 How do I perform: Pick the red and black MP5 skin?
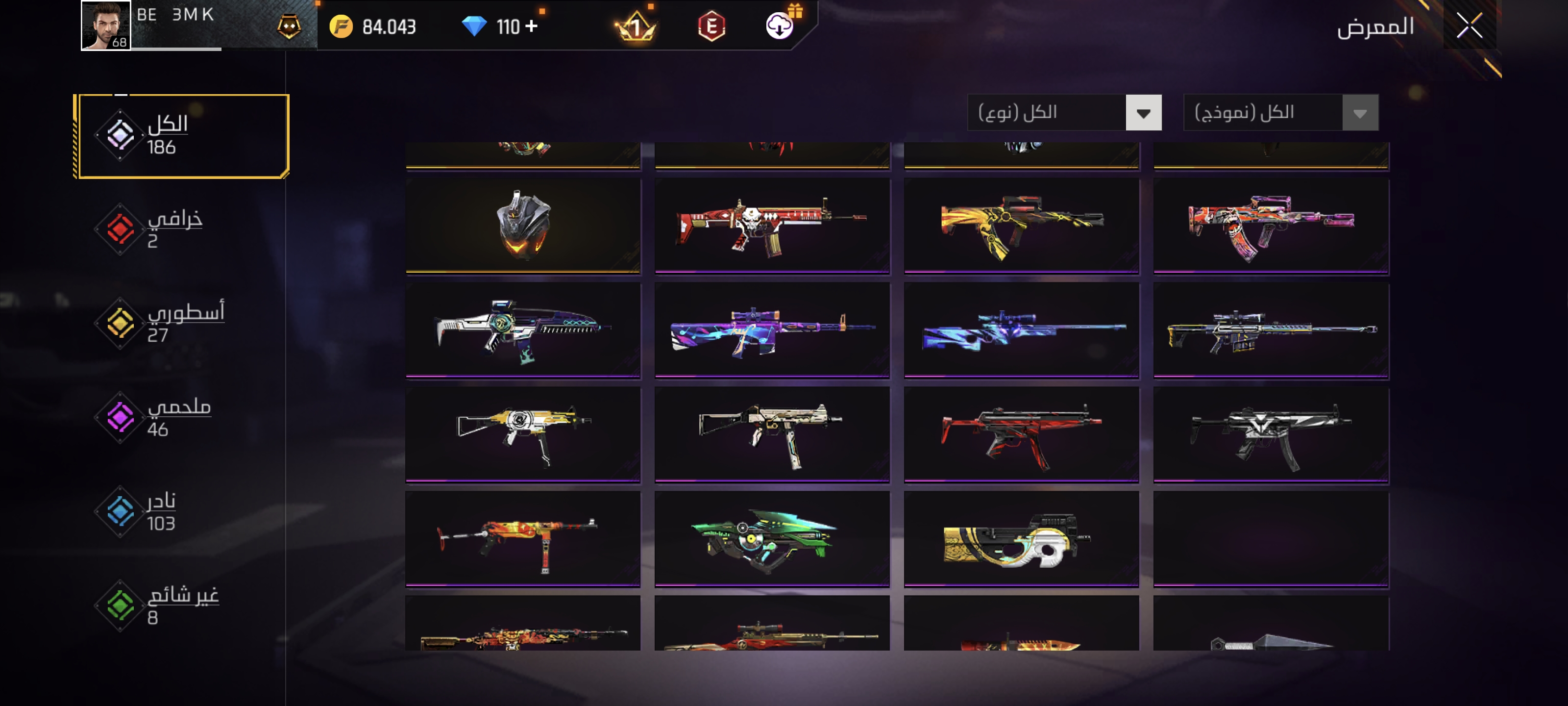pos(1021,434)
